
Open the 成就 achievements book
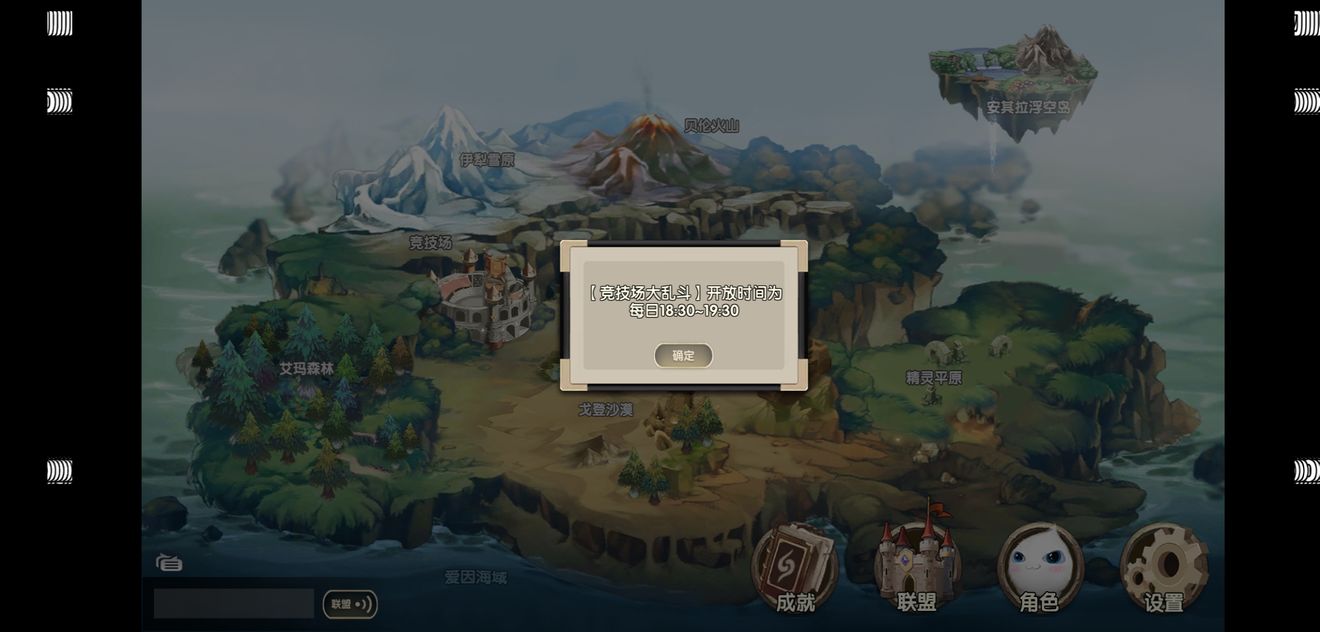[795, 568]
